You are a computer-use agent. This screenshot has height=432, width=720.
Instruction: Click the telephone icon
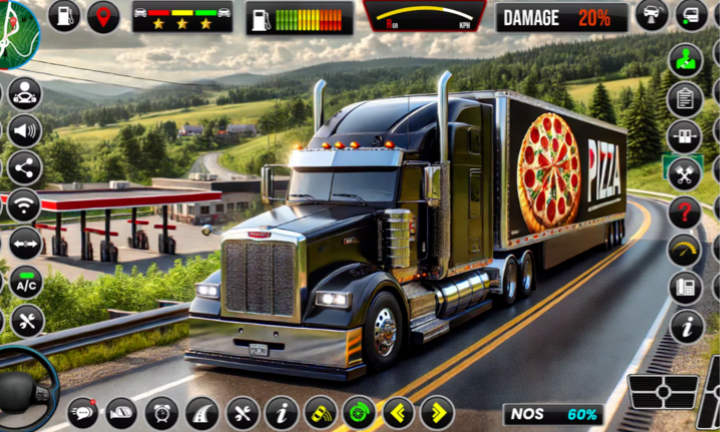685,288
